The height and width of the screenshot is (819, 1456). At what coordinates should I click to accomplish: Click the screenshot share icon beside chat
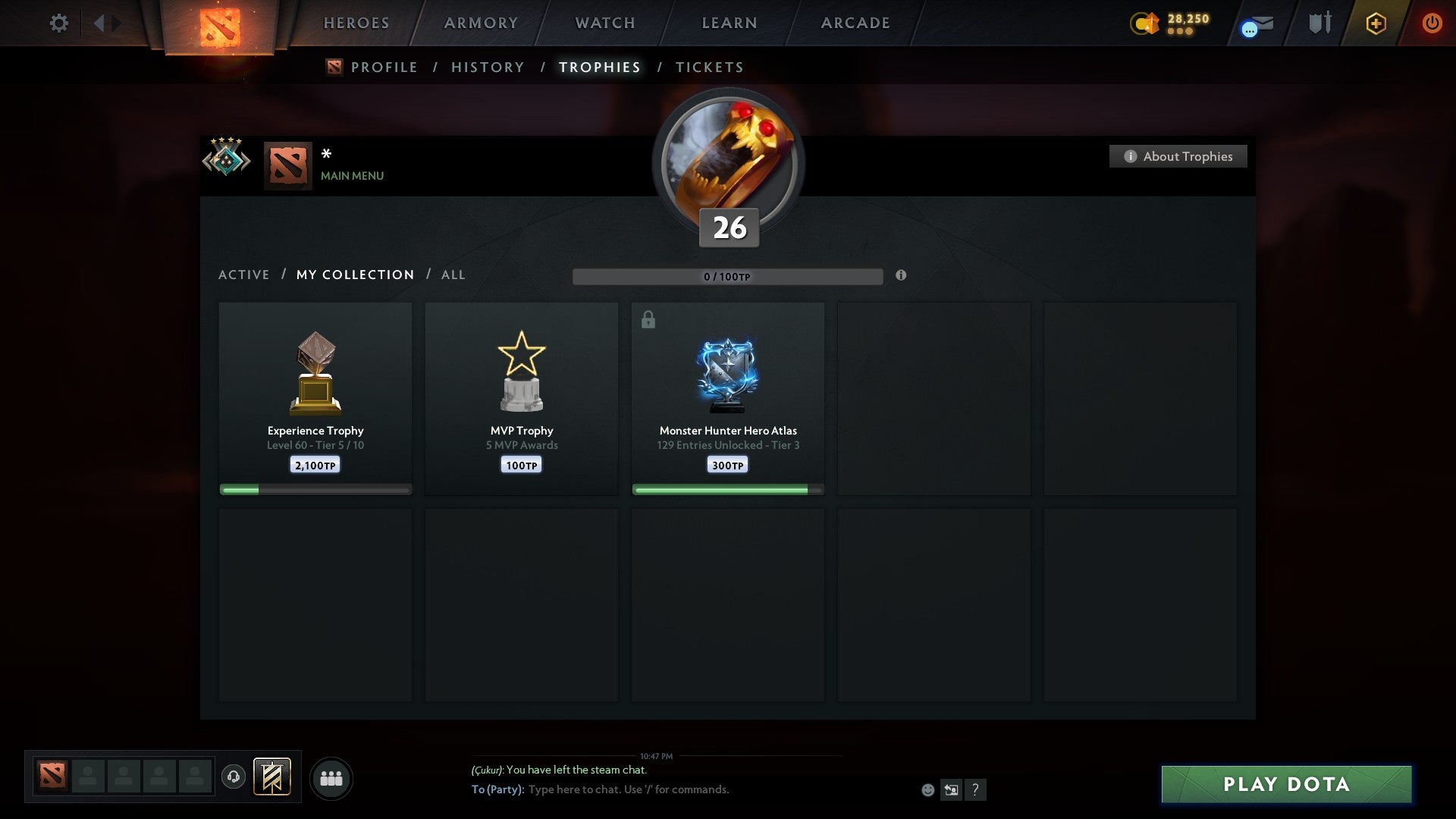(951, 789)
